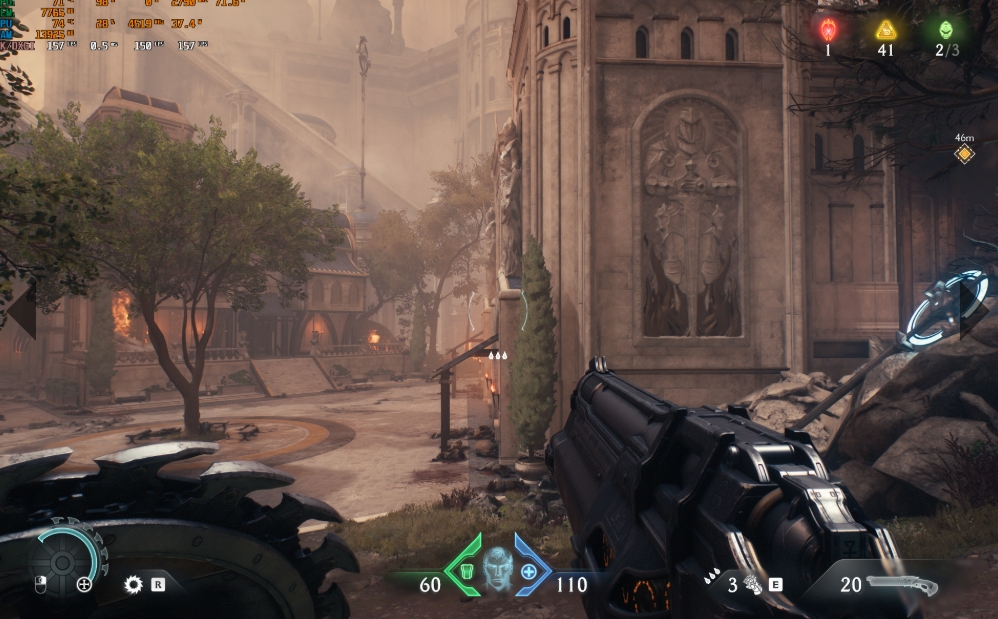Select the shotgun weapon icon
The height and width of the screenshot is (619, 998).
[902, 585]
